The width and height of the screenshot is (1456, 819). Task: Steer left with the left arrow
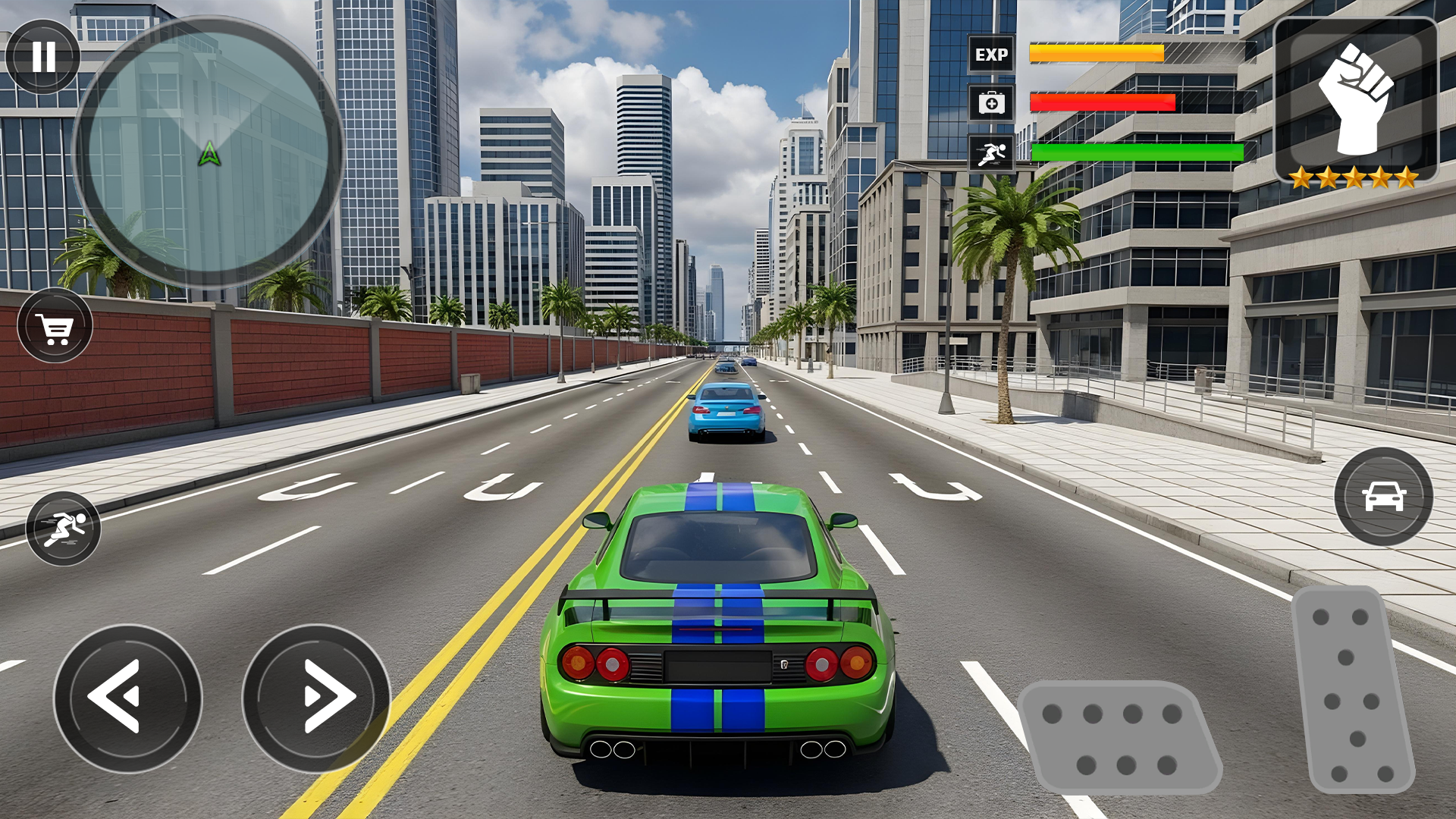[127, 698]
